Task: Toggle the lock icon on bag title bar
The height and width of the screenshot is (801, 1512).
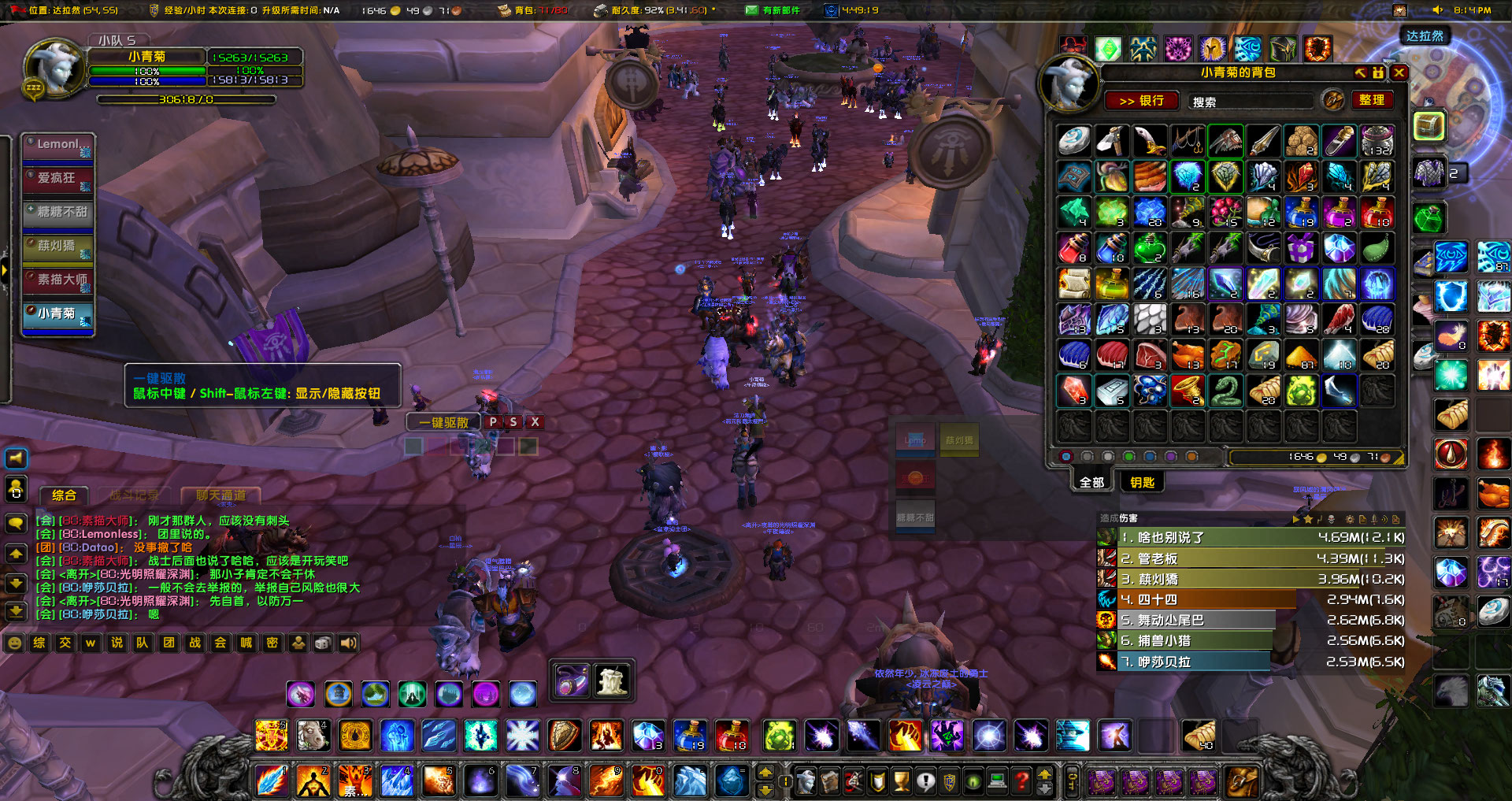Action: pos(1377,72)
